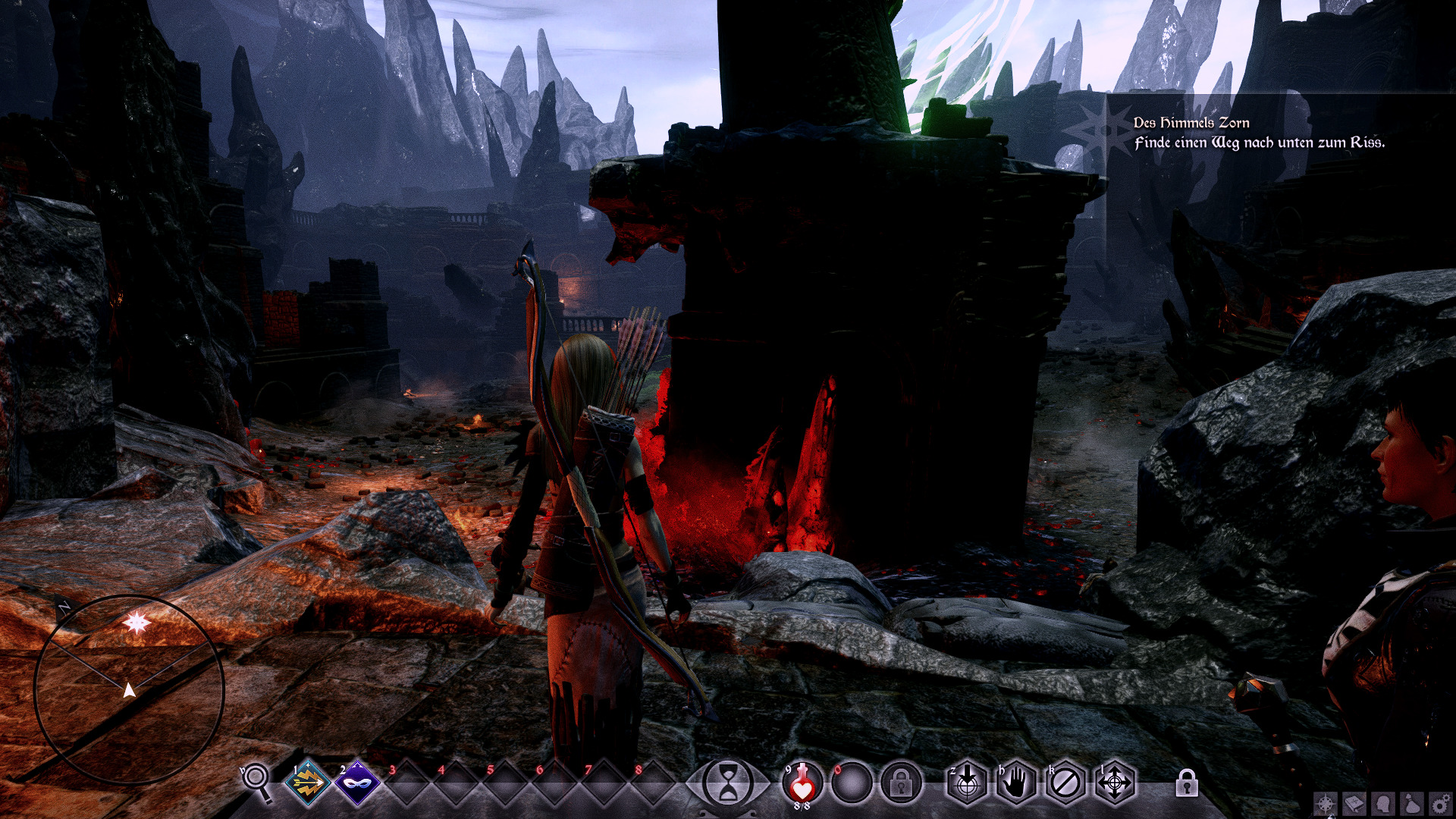The image size is (1456, 819).
Task: Toggle the small padlock at the hotbar end
Action: pos(1187,783)
